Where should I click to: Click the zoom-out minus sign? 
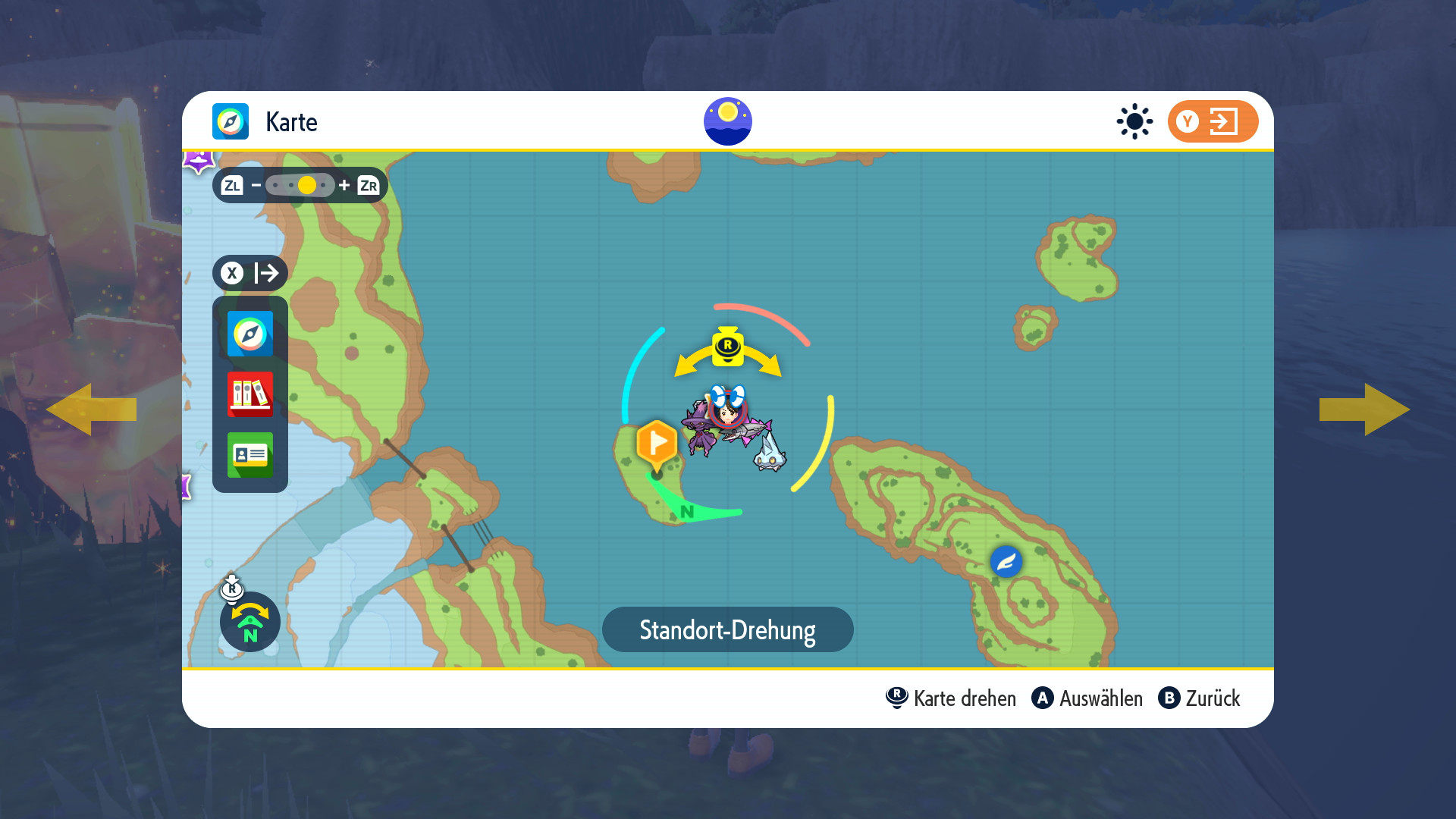[x=256, y=185]
